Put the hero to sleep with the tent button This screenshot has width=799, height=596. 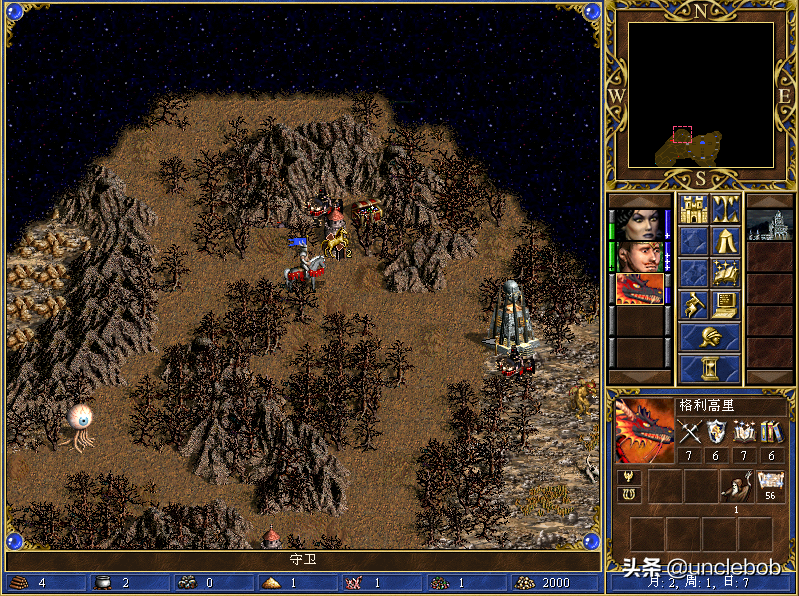click(726, 241)
